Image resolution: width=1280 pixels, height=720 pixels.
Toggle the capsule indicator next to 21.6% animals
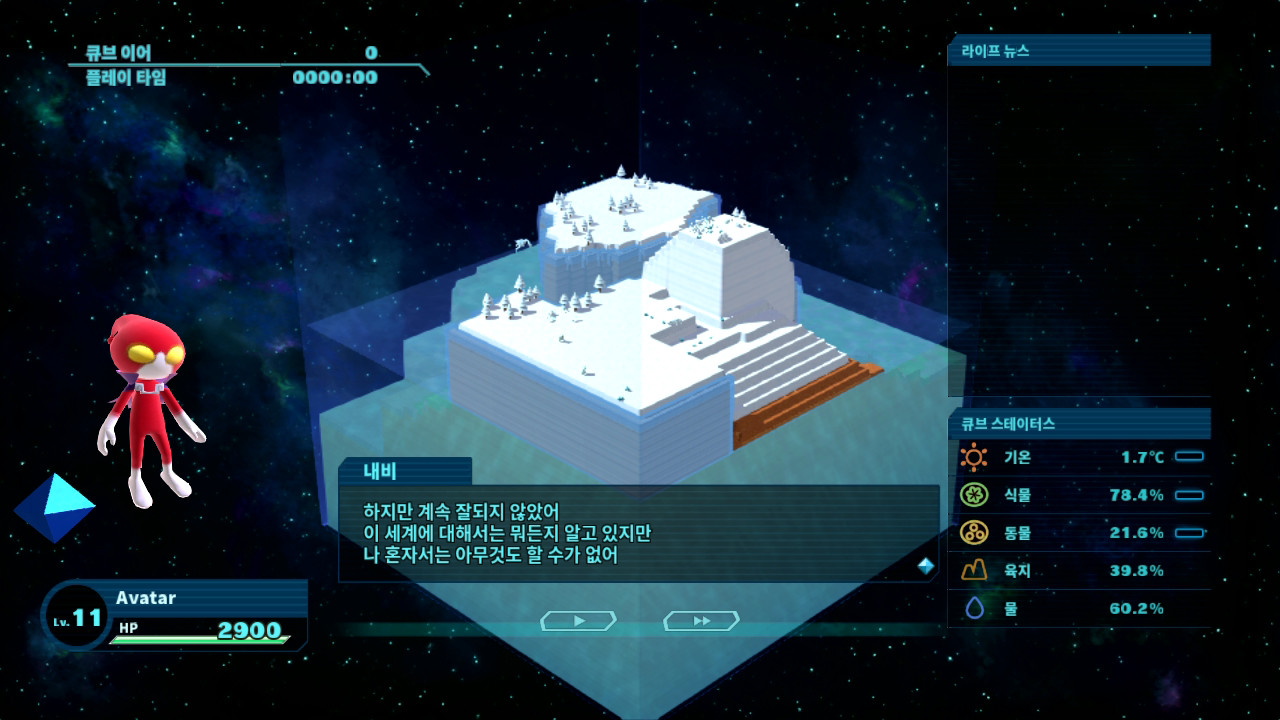[x=1190, y=531]
